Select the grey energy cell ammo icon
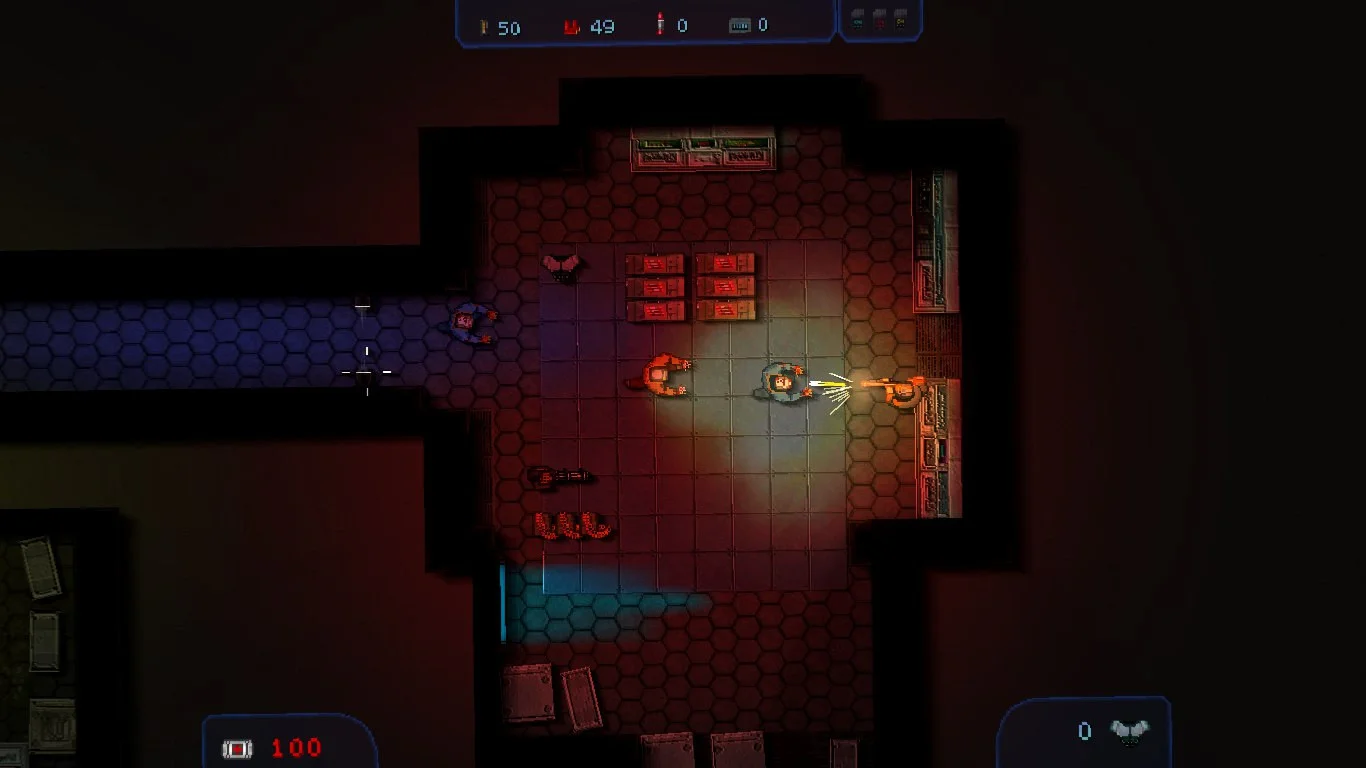This screenshot has width=1366, height=768. tap(740, 26)
